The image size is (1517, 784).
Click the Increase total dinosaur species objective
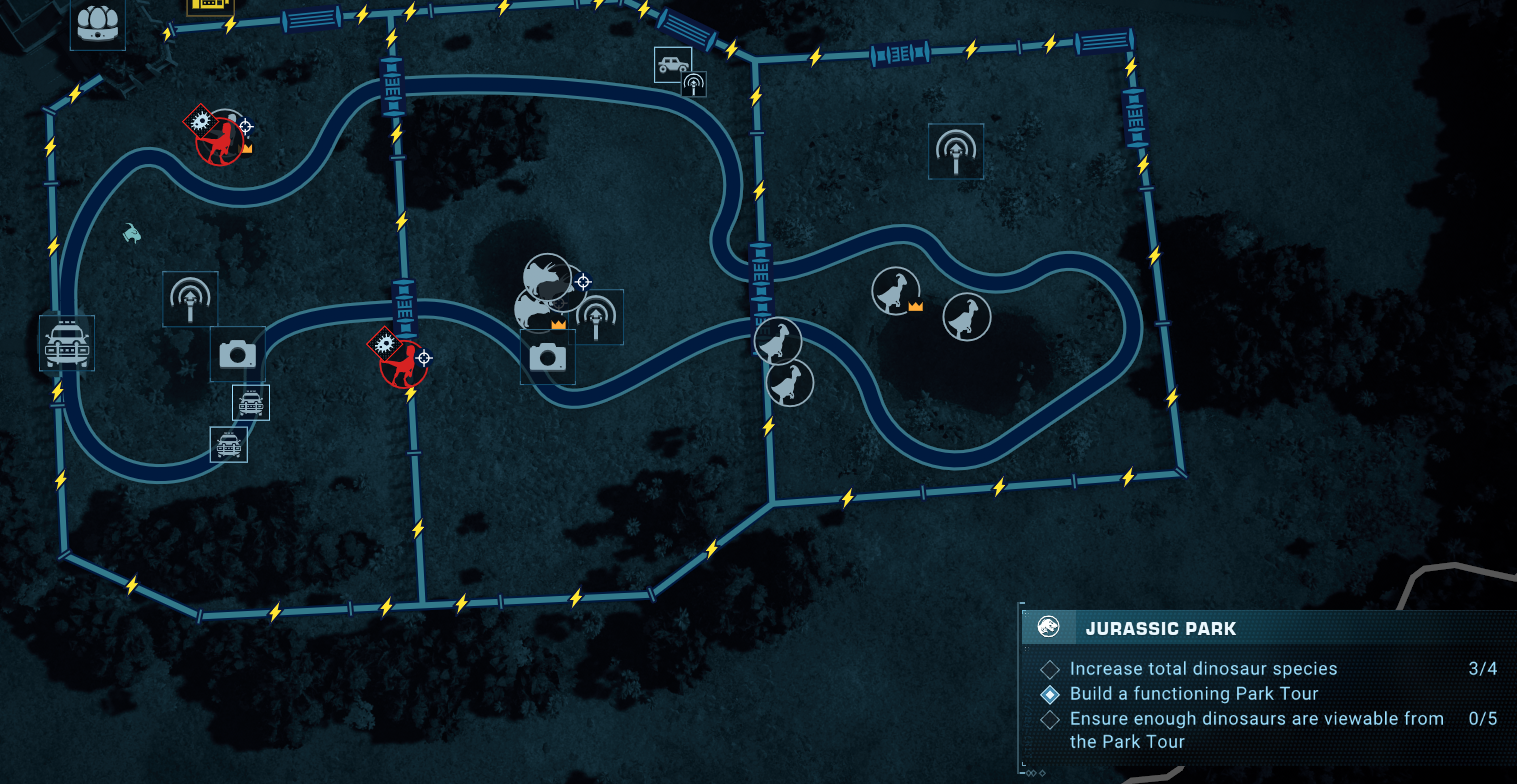click(x=1202, y=668)
